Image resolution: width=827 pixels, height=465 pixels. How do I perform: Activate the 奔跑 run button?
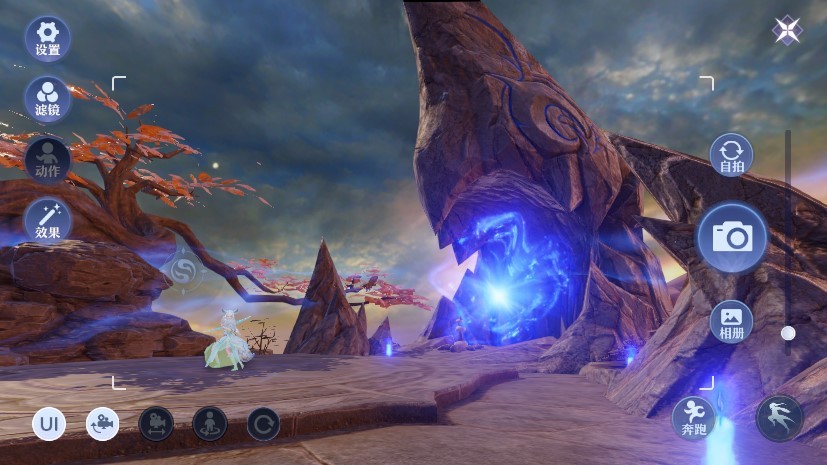pyautogui.click(x=693, y=417)
